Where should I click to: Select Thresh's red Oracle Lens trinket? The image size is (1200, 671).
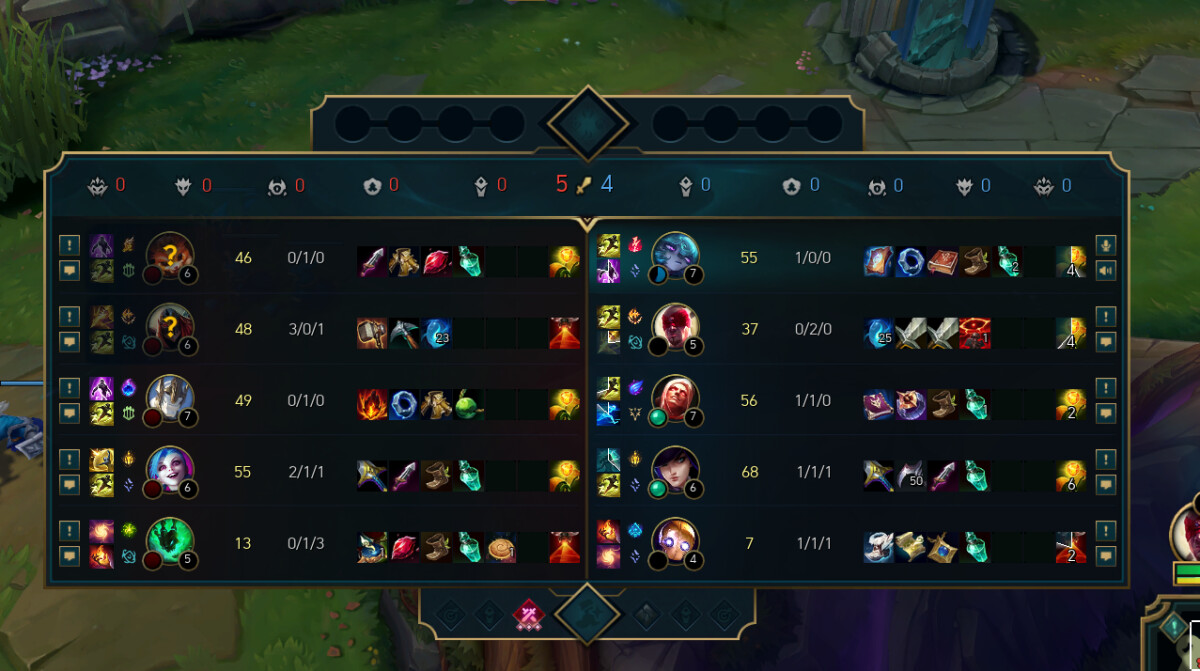[x=564, y=547]
